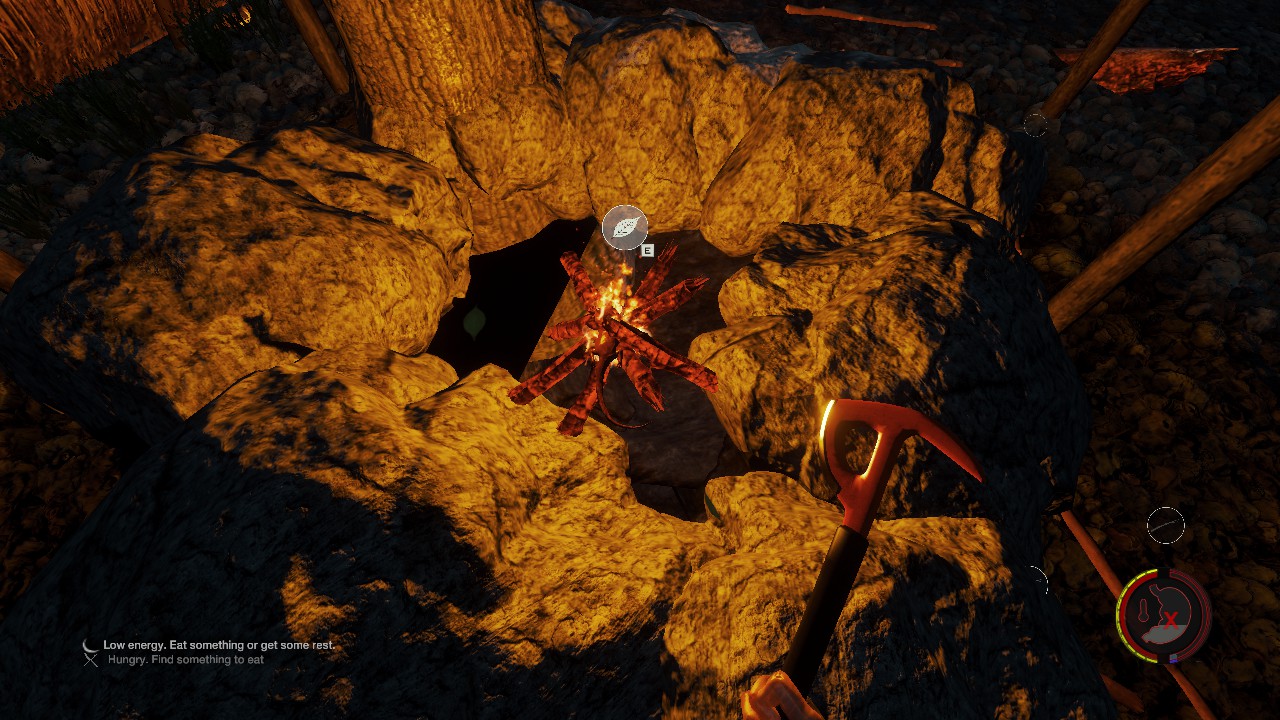Select the leaf icon above the campfire
This screenshot has width=1280, height=720.
pos(625,227)
